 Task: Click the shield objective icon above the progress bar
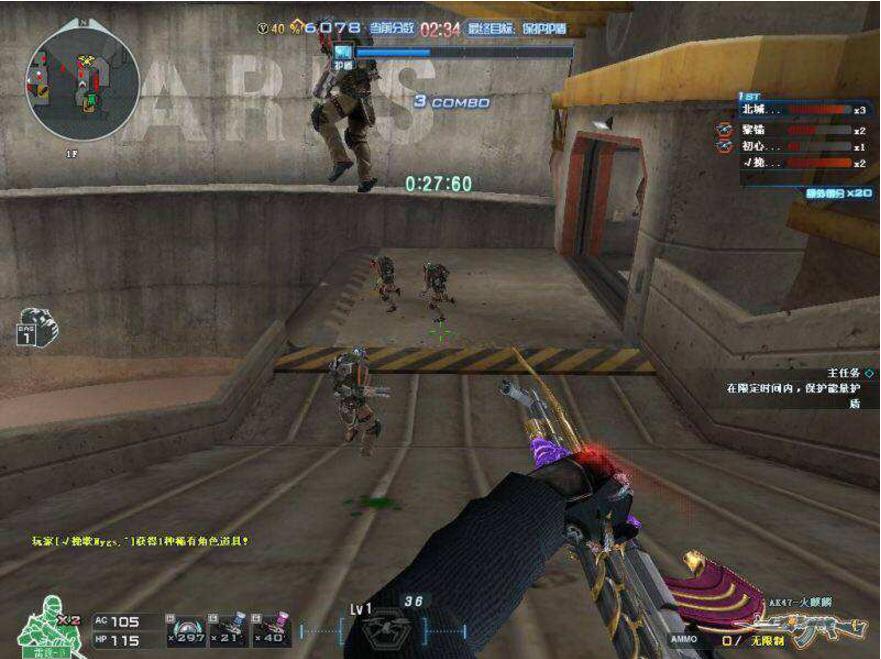(x=344, y=53)
